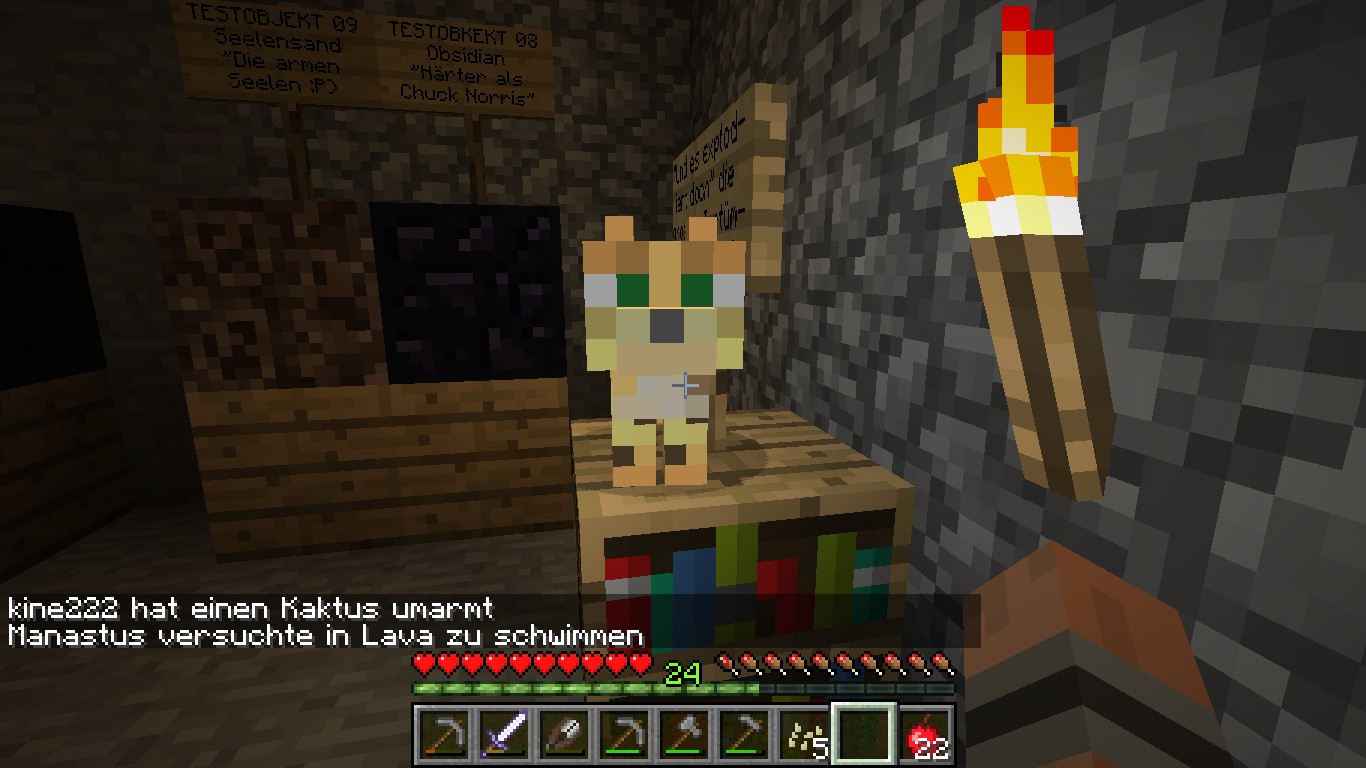The width and height of the screenshot is (1366, 768).
Task: Choose the stack of 22 red apples
Action: tap(924, 736)
